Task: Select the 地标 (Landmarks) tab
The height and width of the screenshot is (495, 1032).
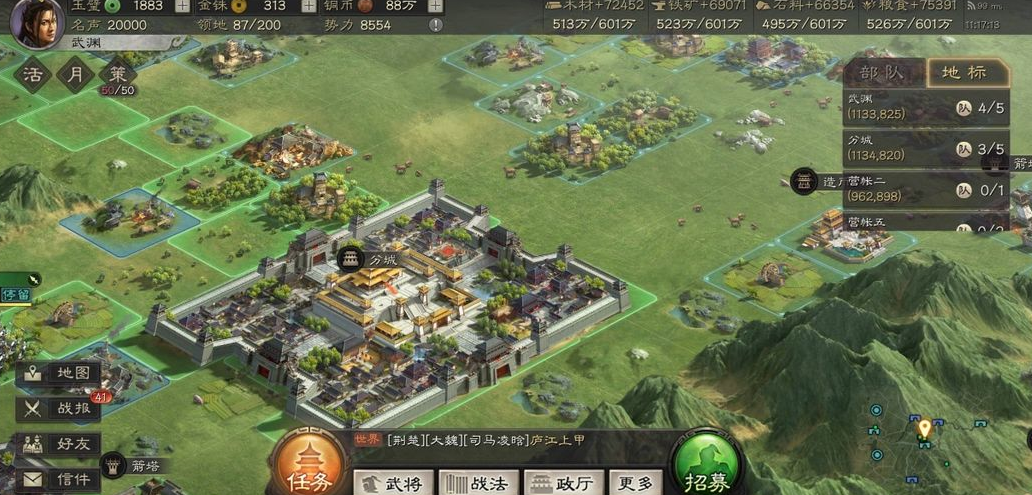Action: click(x=964, y=72)
